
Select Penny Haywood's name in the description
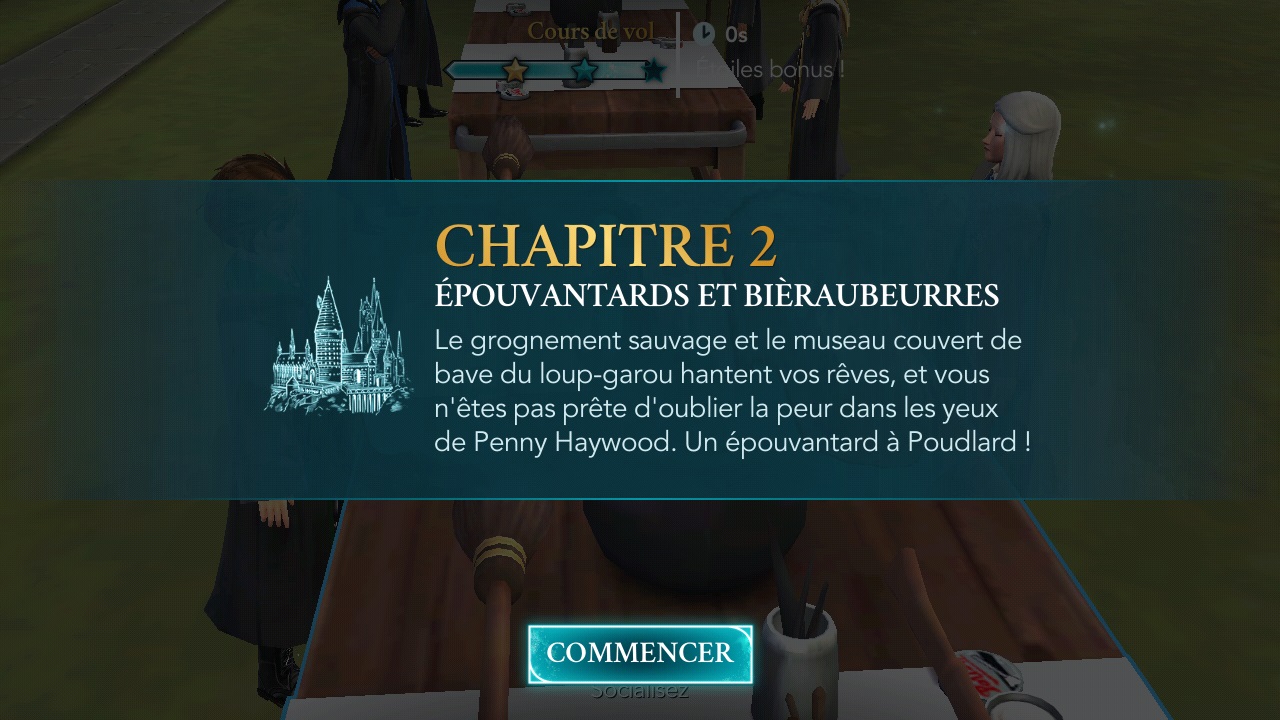[571, 442]
